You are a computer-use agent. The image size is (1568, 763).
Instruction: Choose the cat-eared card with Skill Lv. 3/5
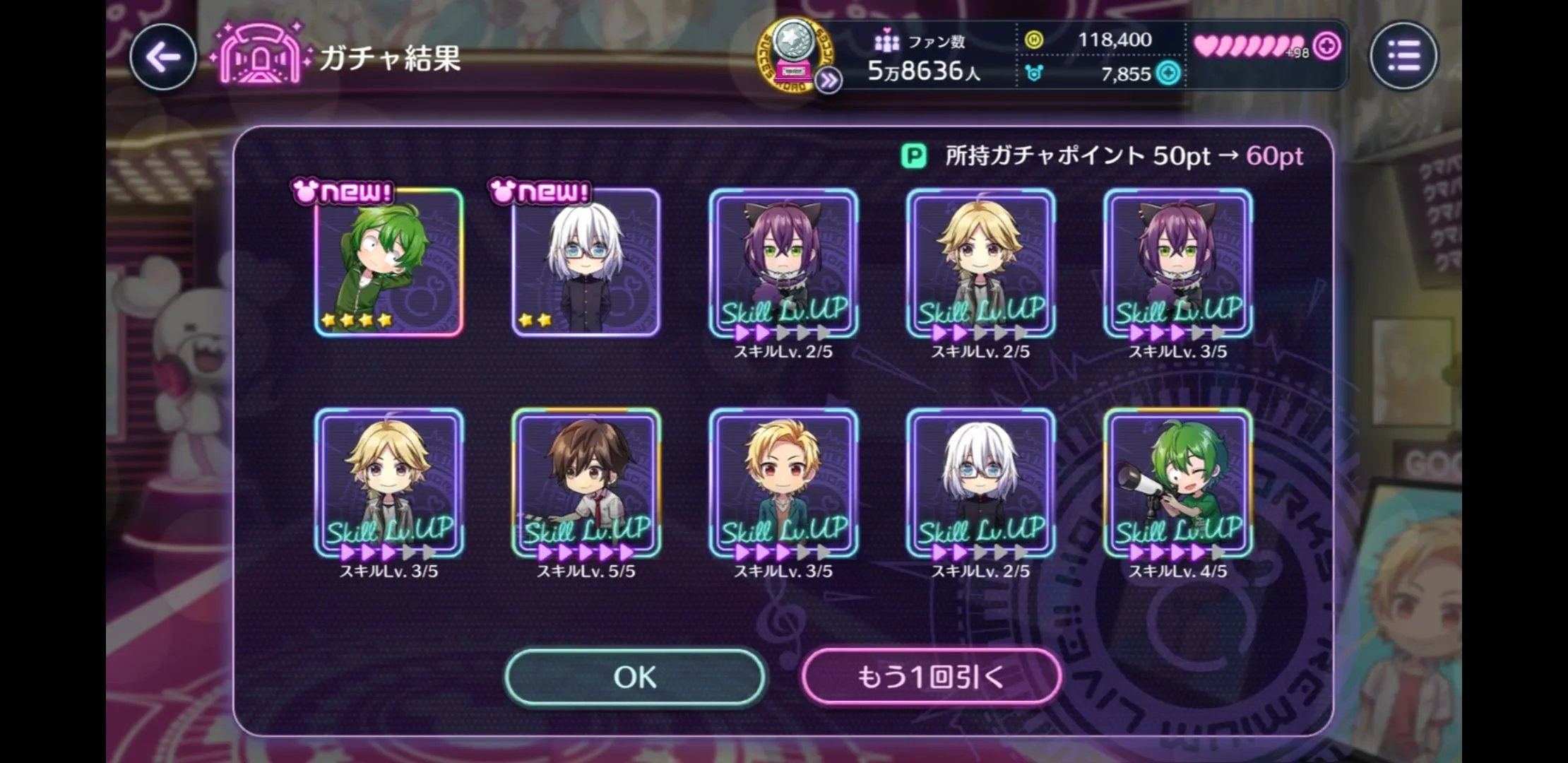(x=1178, y=263)
